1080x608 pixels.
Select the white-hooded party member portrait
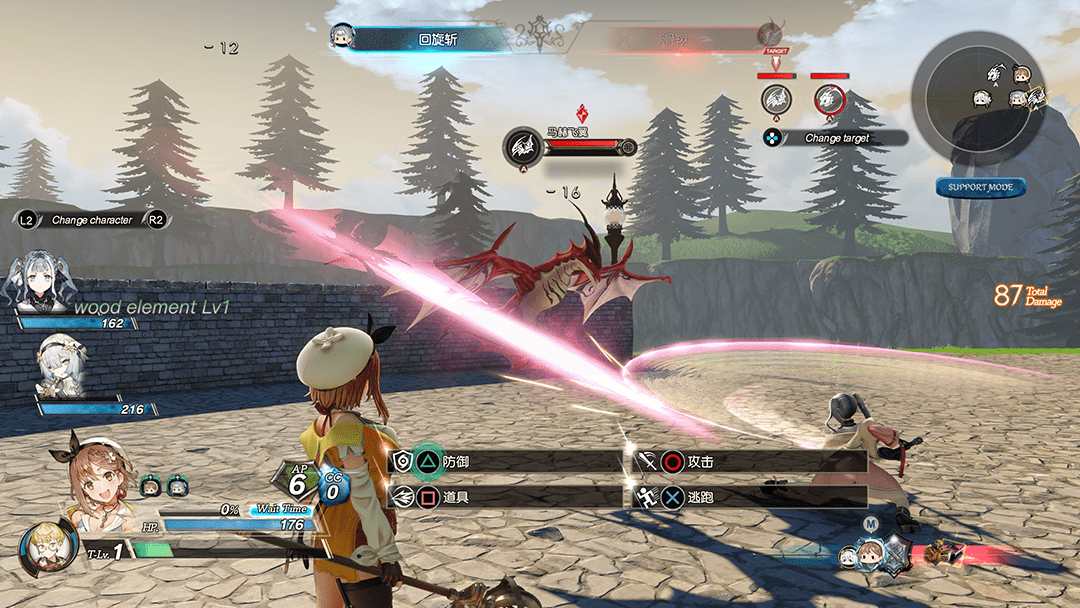[x=58, y=366]
